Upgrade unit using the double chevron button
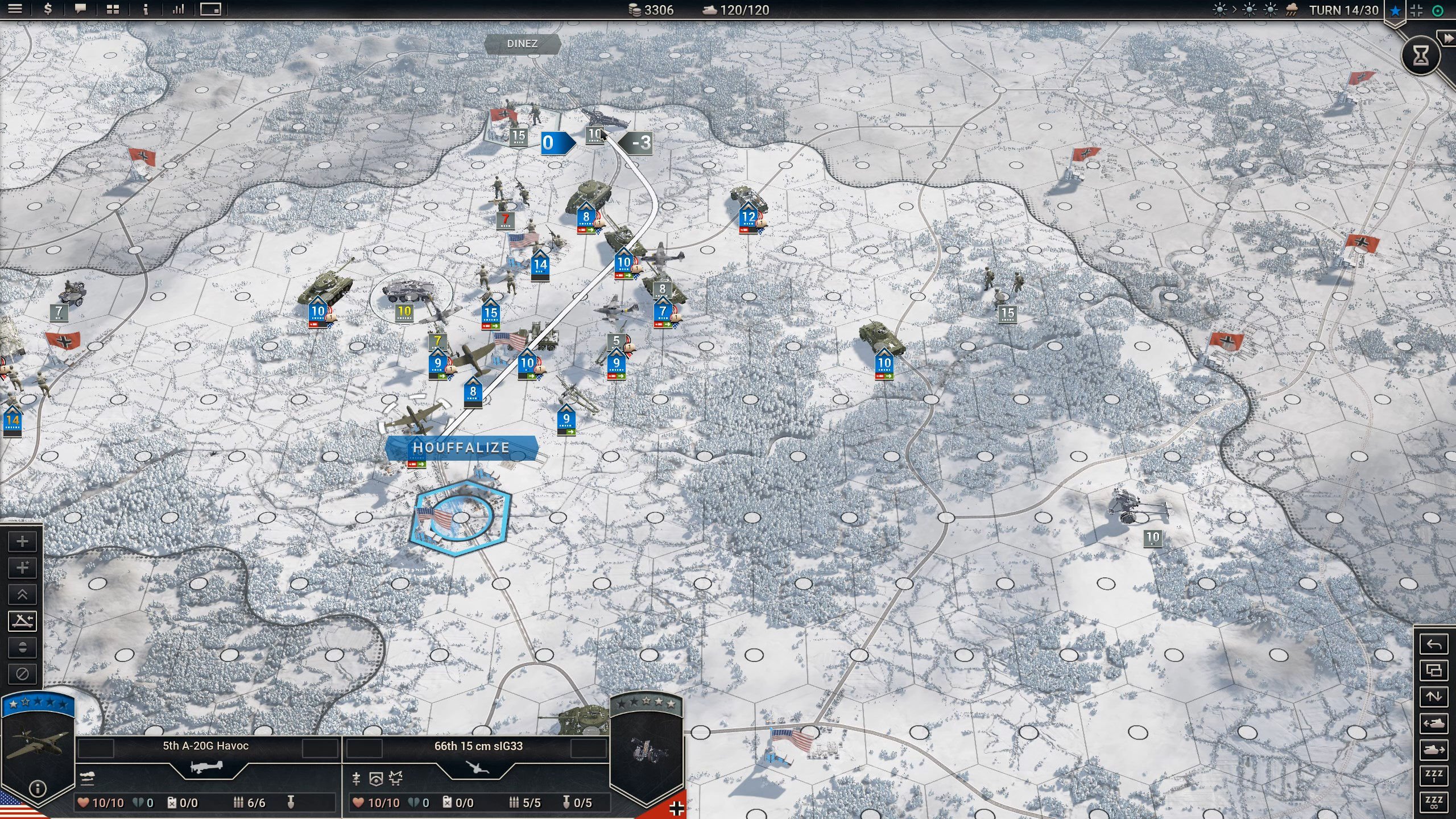1456x819 pixels. point(22,594)
